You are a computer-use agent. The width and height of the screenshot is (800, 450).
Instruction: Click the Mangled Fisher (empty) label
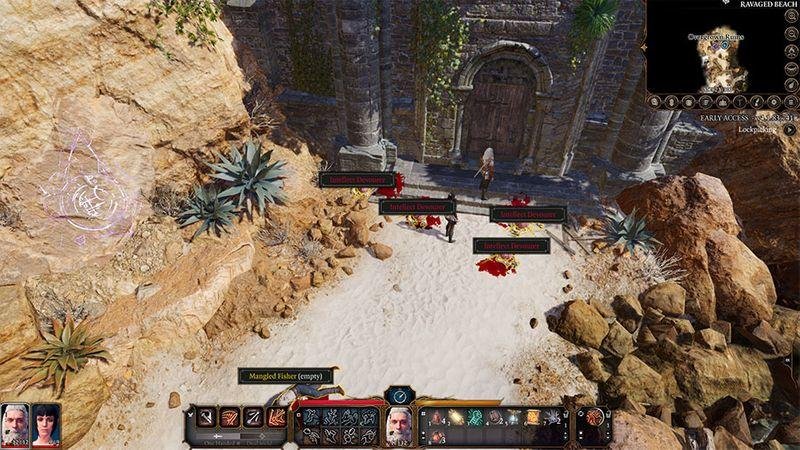pyautogui.click(x=285, y=376)
